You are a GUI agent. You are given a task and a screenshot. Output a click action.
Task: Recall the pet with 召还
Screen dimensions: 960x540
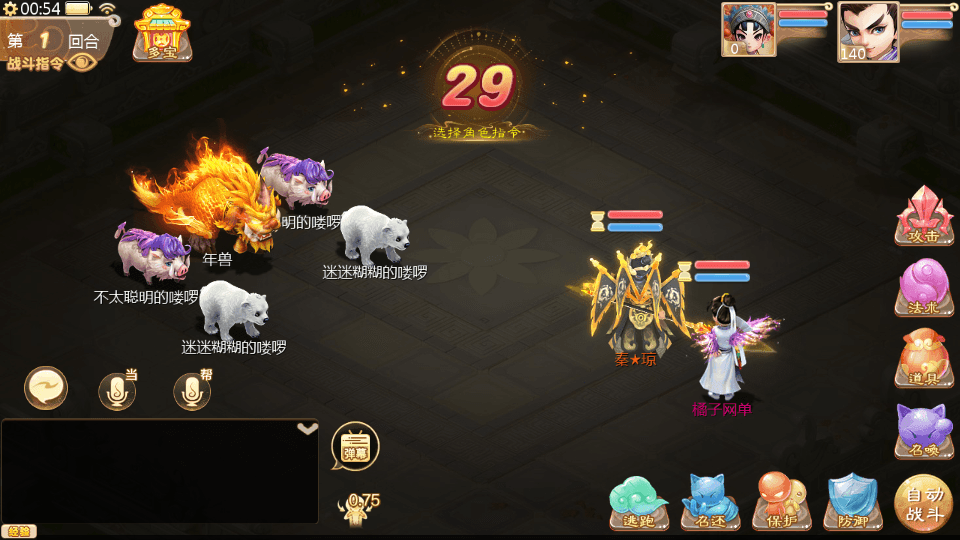pos(710,501)
